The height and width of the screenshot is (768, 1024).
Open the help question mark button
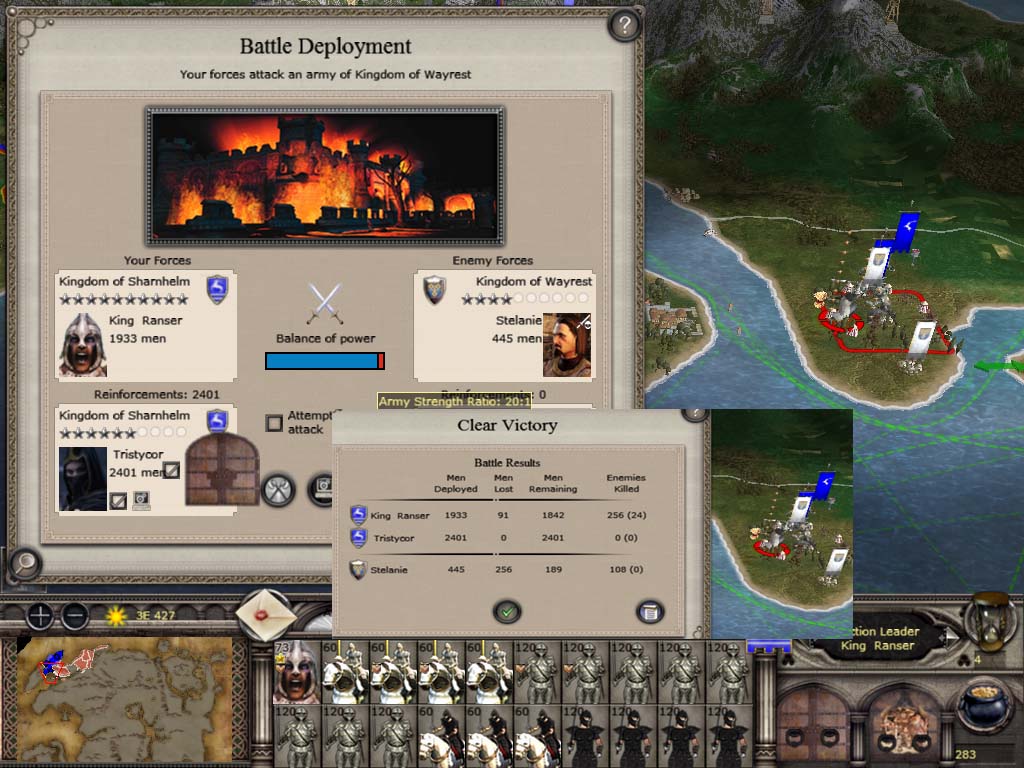point(624,25)
